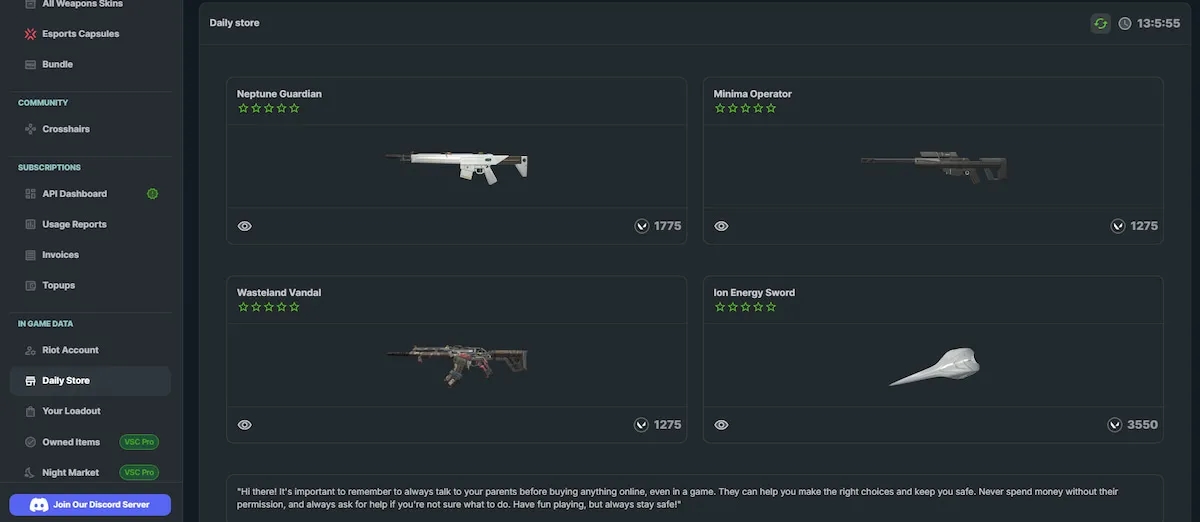
Task: Select the Ion Energy Sword image
Action: click(x=934, y=367)
